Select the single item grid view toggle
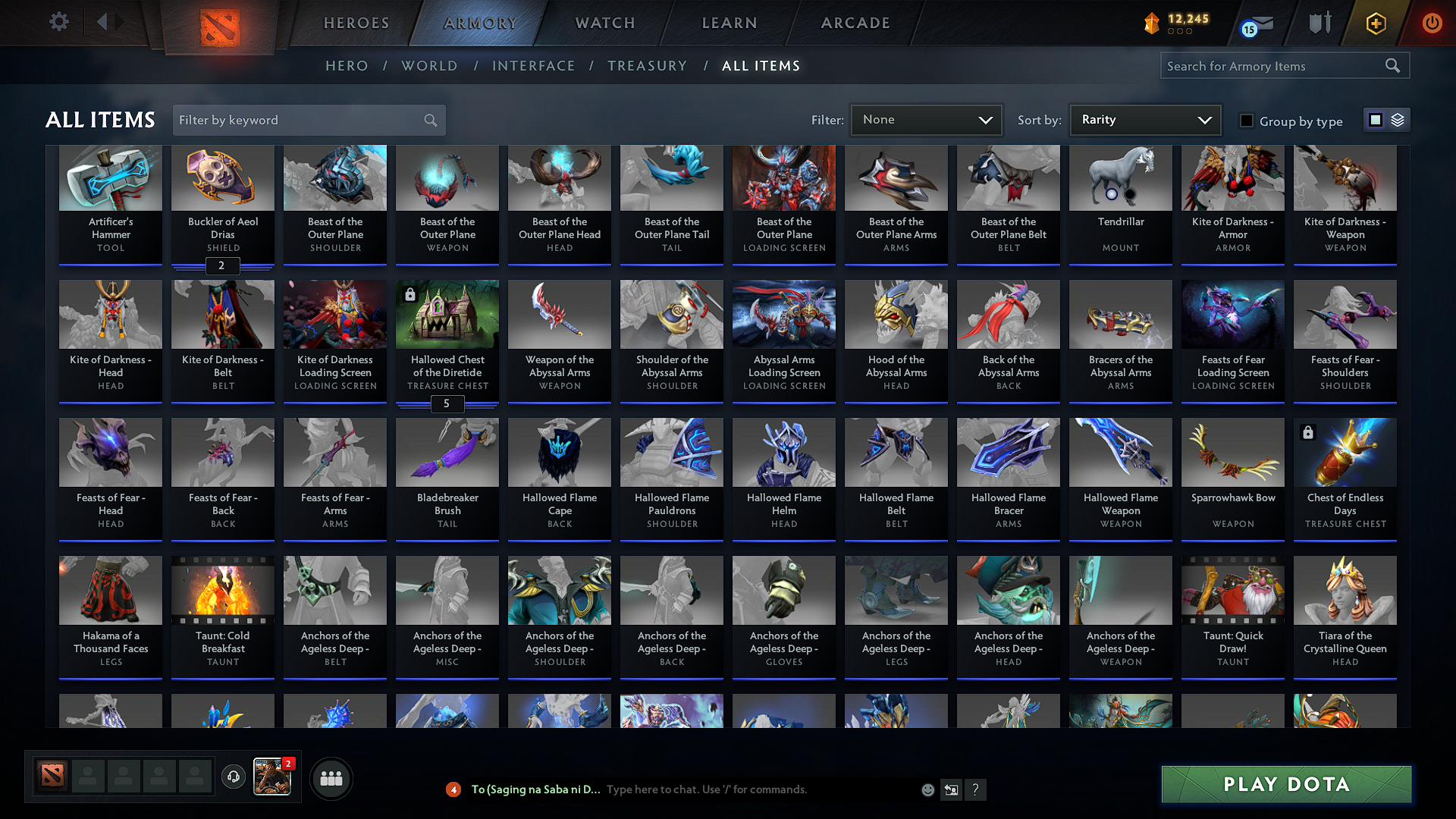 tap(1376, 119)
